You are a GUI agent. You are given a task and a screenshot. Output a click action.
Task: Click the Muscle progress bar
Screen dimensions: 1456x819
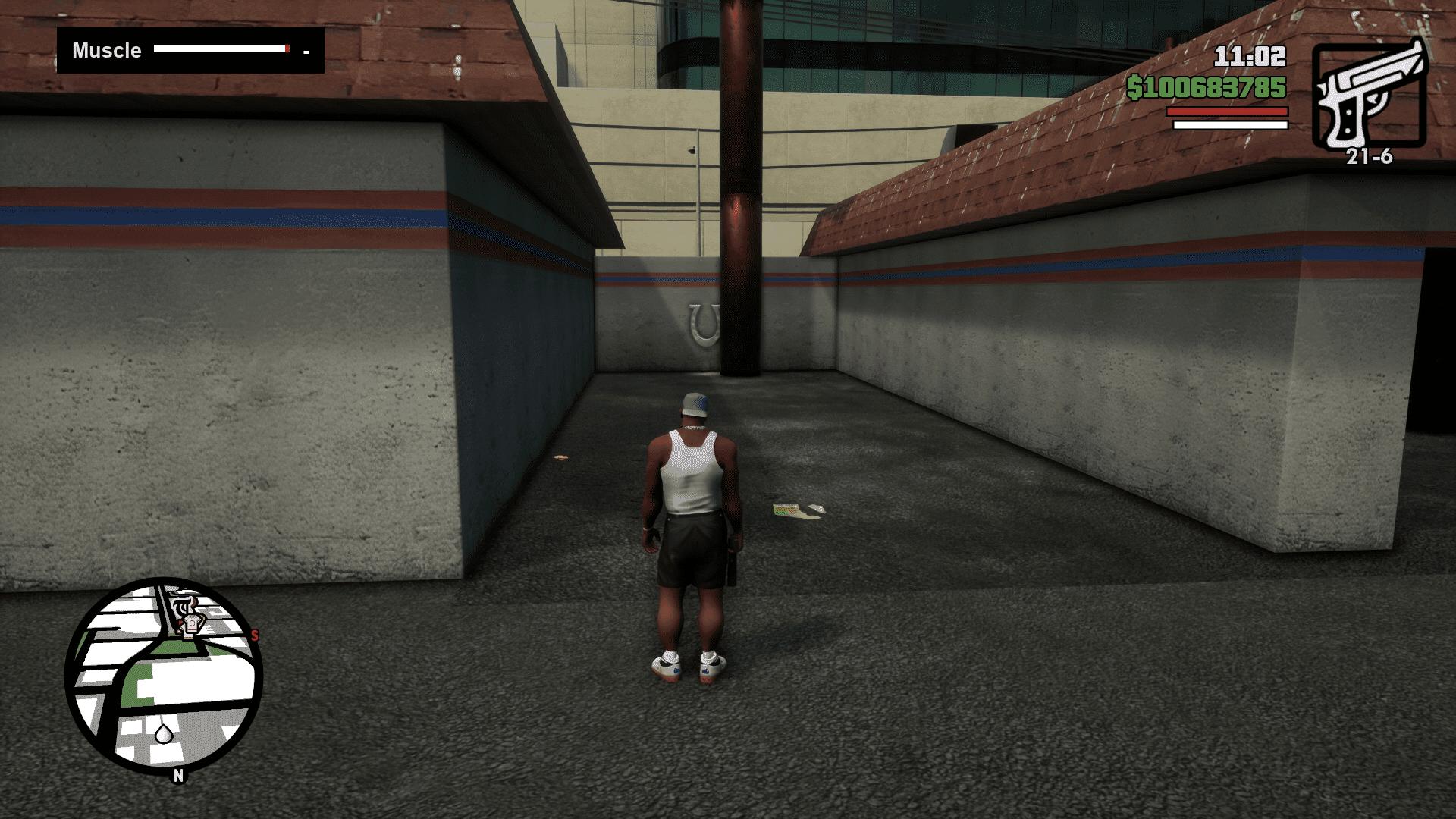(x=222, y=49)
